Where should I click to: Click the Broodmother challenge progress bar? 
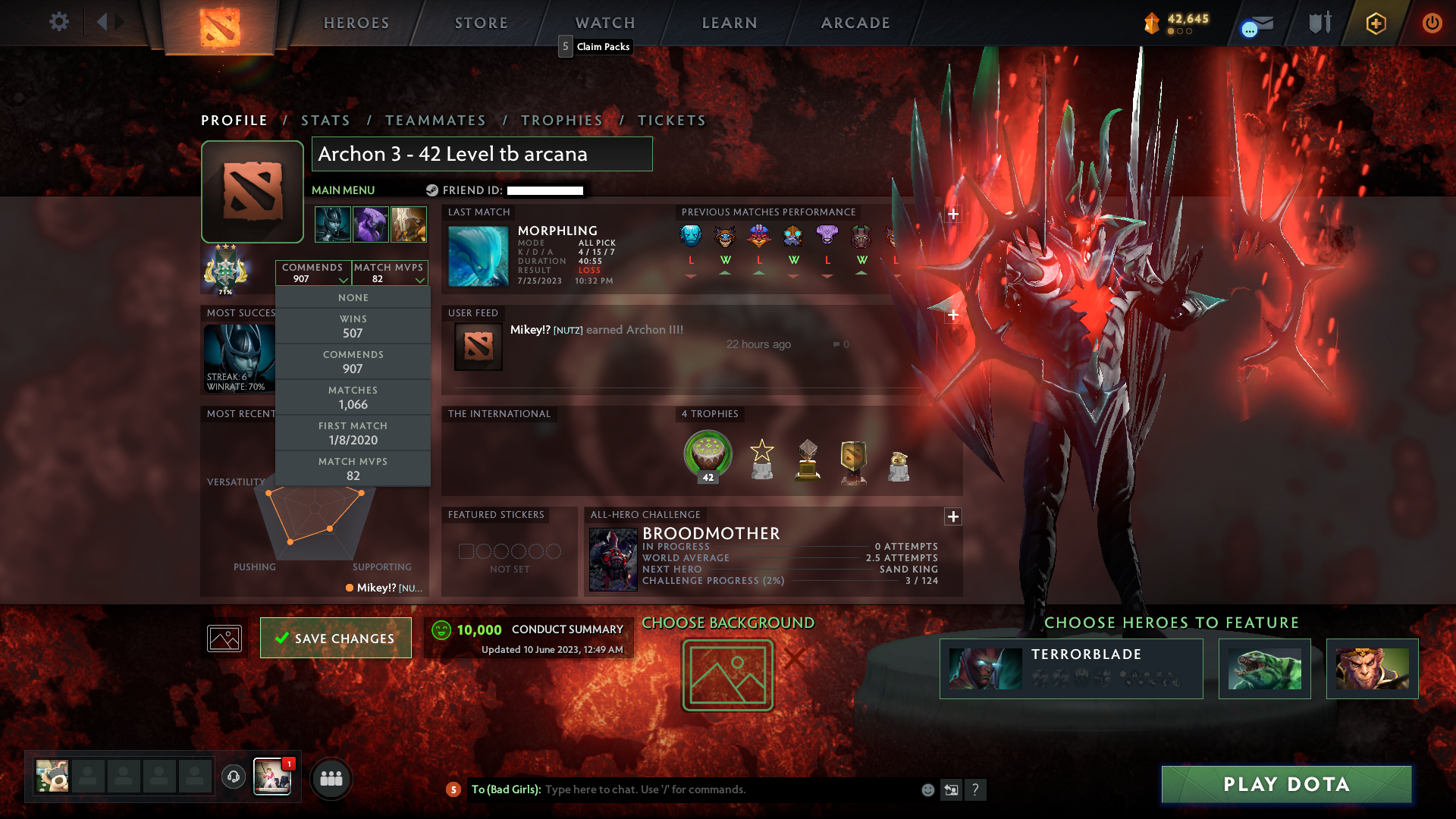coord(789,579)
